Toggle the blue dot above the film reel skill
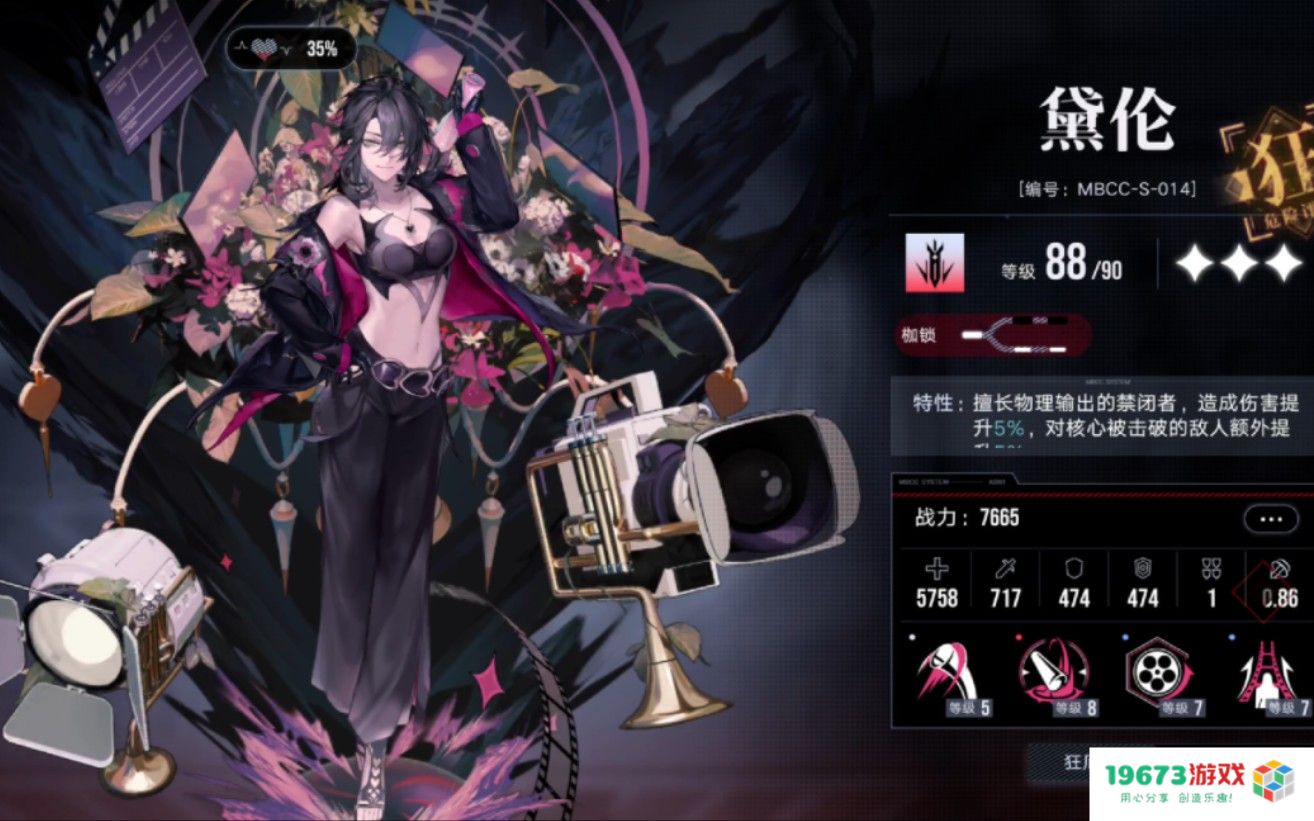1314x821 pixels. 1123,635
